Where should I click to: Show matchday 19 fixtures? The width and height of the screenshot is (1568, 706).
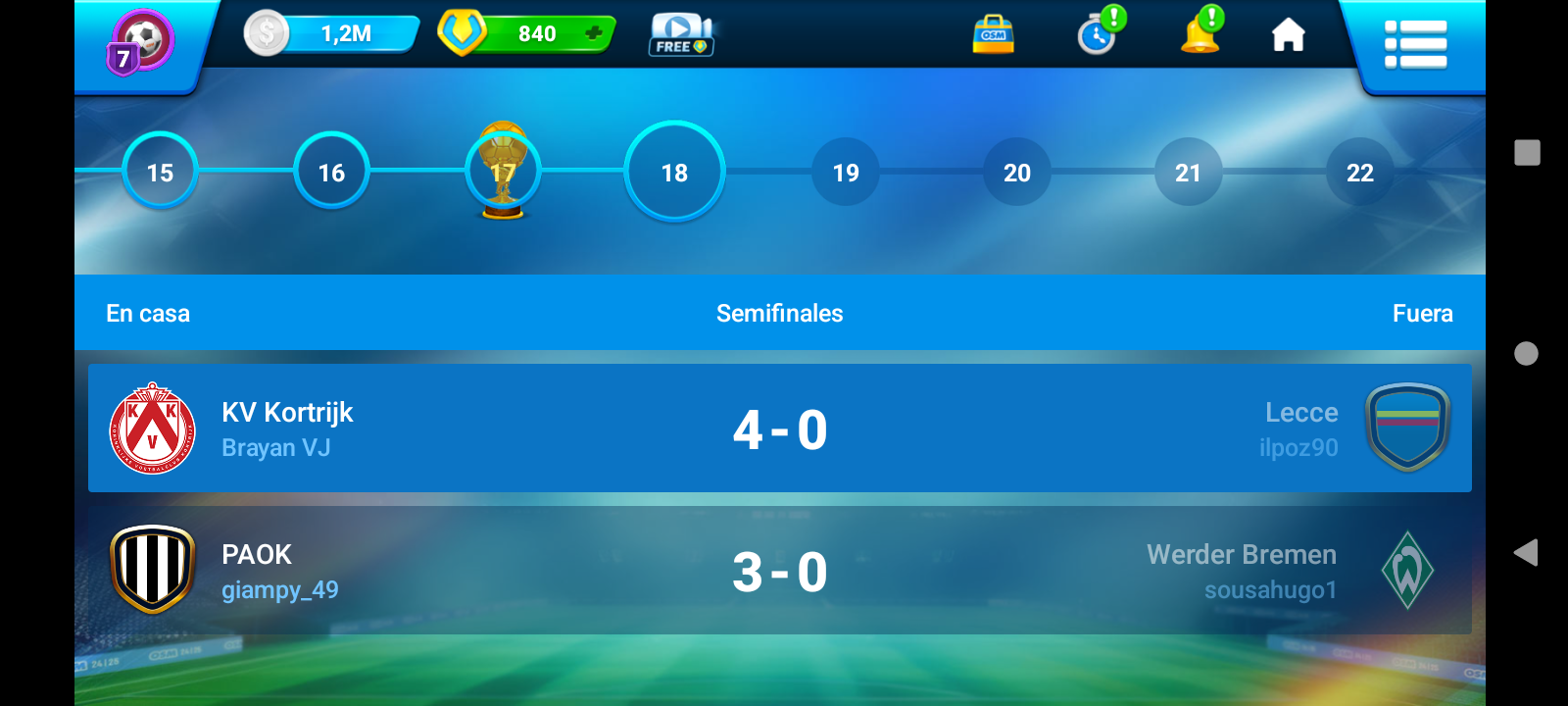[x=846, y=173]
